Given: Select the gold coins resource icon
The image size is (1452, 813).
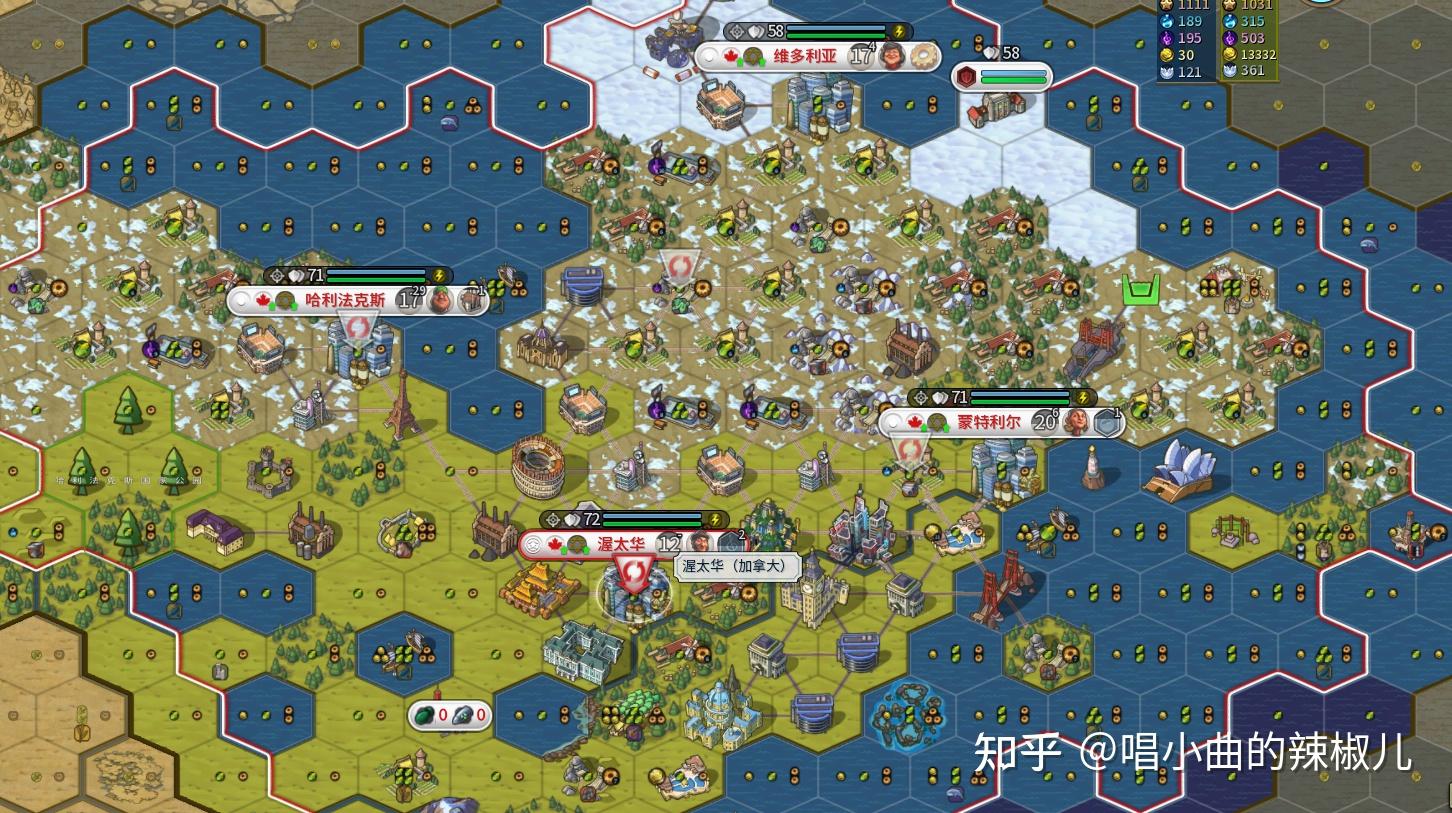Looking at the screenshot, I should 1167,54.
